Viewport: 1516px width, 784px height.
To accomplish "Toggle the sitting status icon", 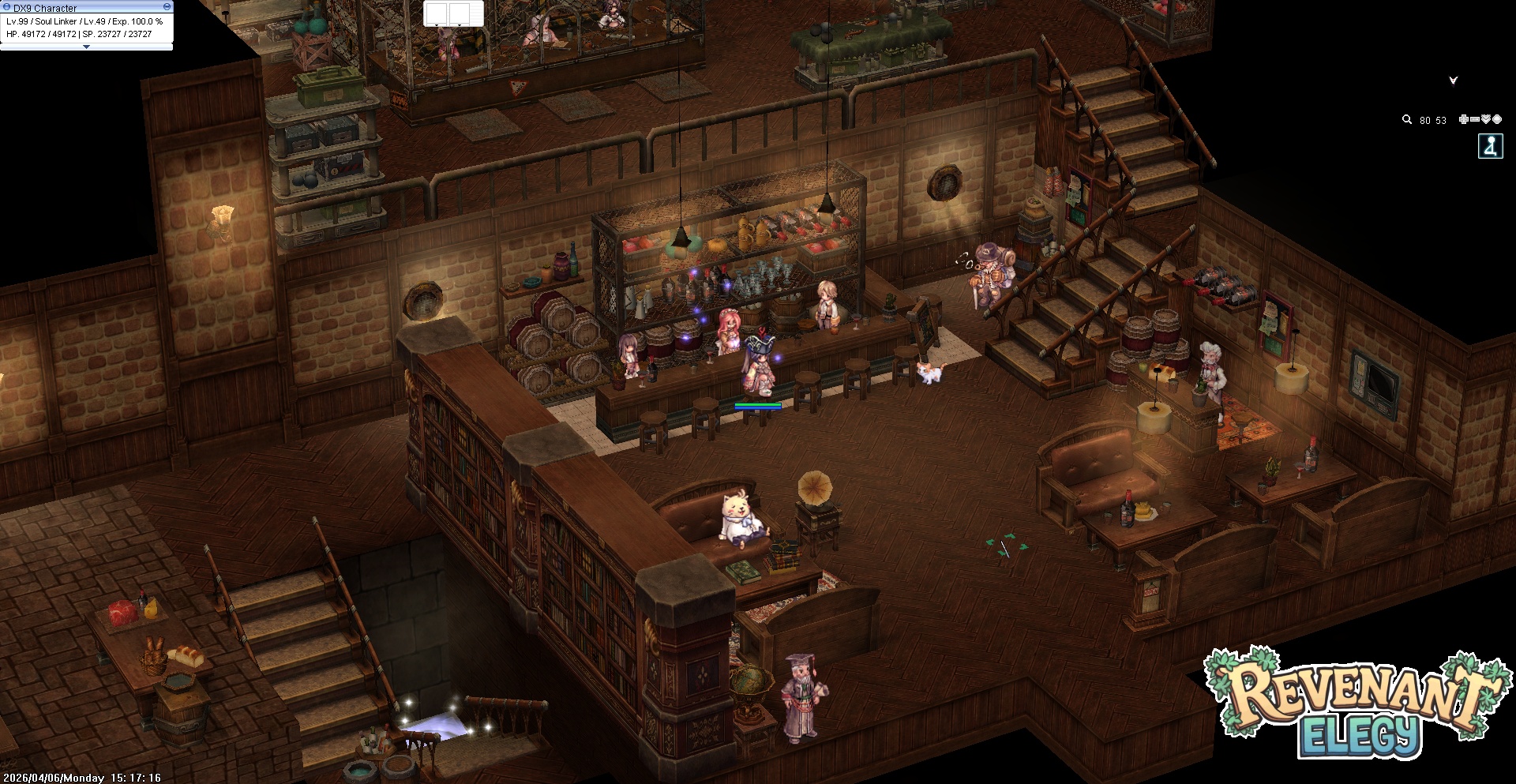I will pyautogui.click(x=1490, y=147).
